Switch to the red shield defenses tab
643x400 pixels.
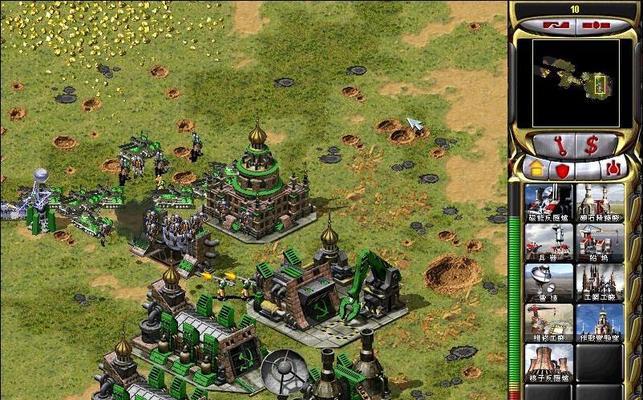coord(562,169)
